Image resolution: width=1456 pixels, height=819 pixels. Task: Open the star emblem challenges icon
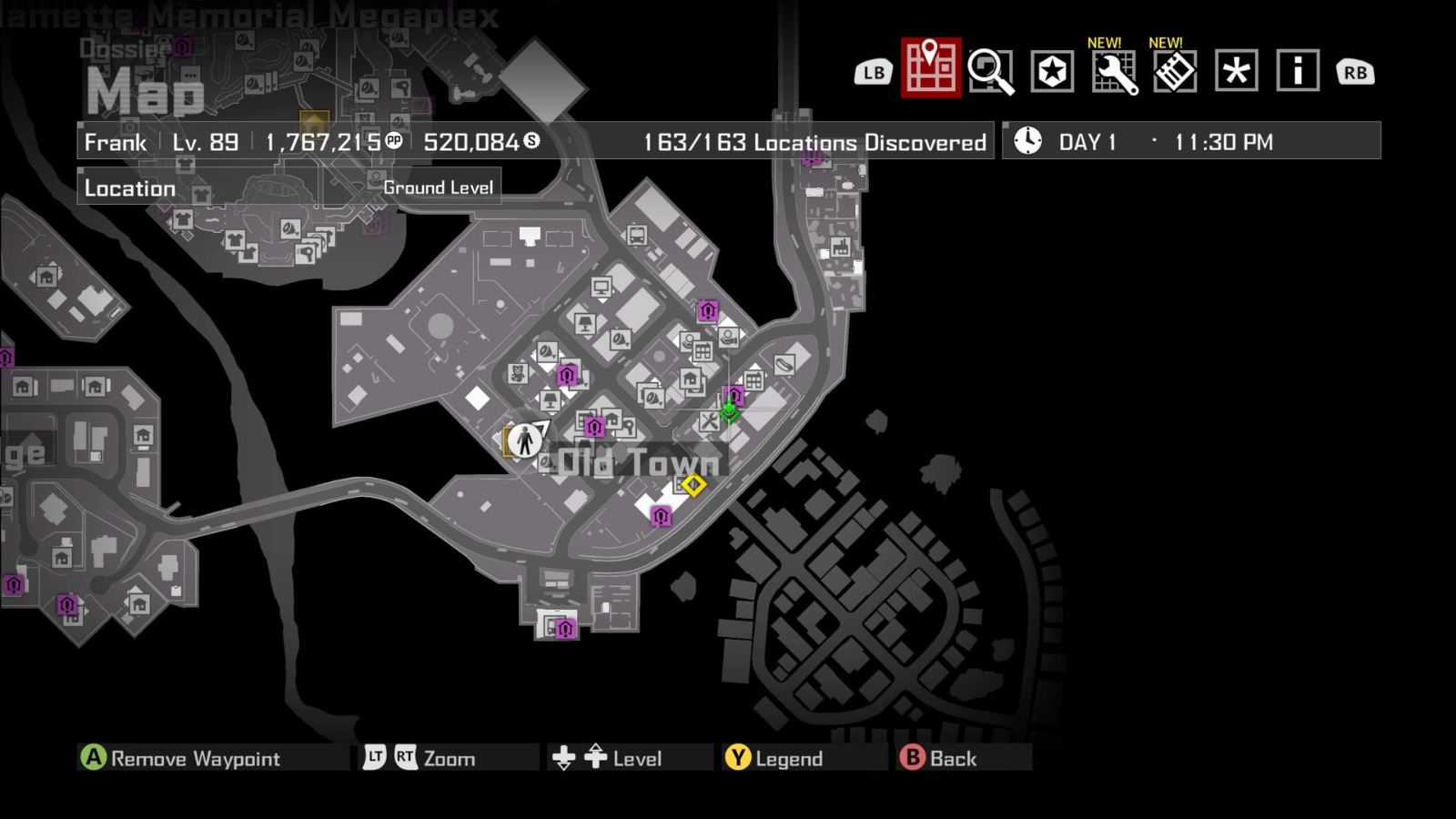[1053, 71]
